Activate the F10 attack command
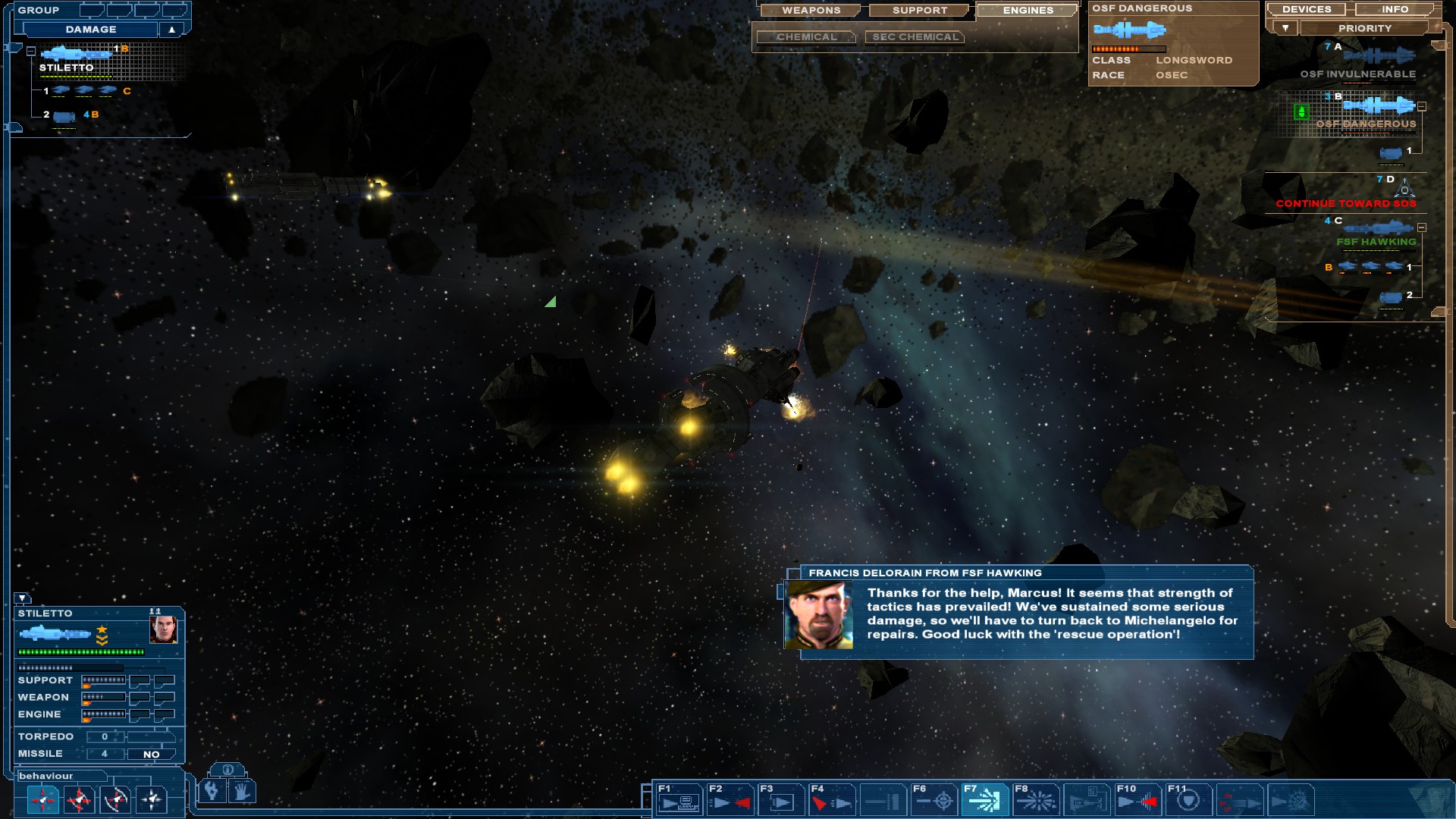 click(1137, 800)
